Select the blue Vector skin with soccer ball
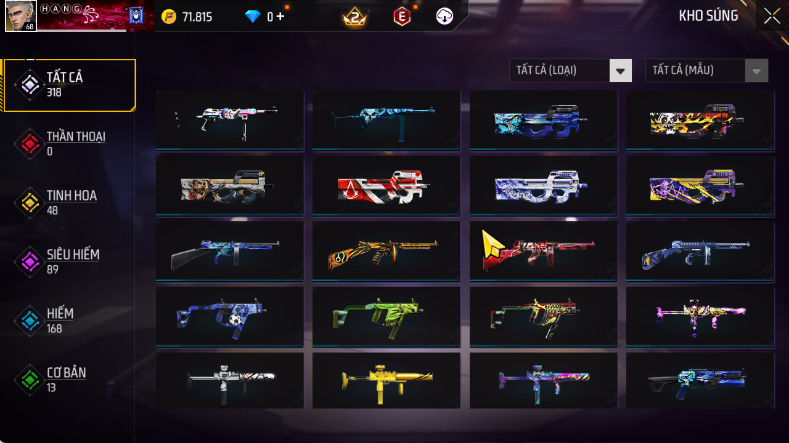789x443 pixels. [229, 314]
